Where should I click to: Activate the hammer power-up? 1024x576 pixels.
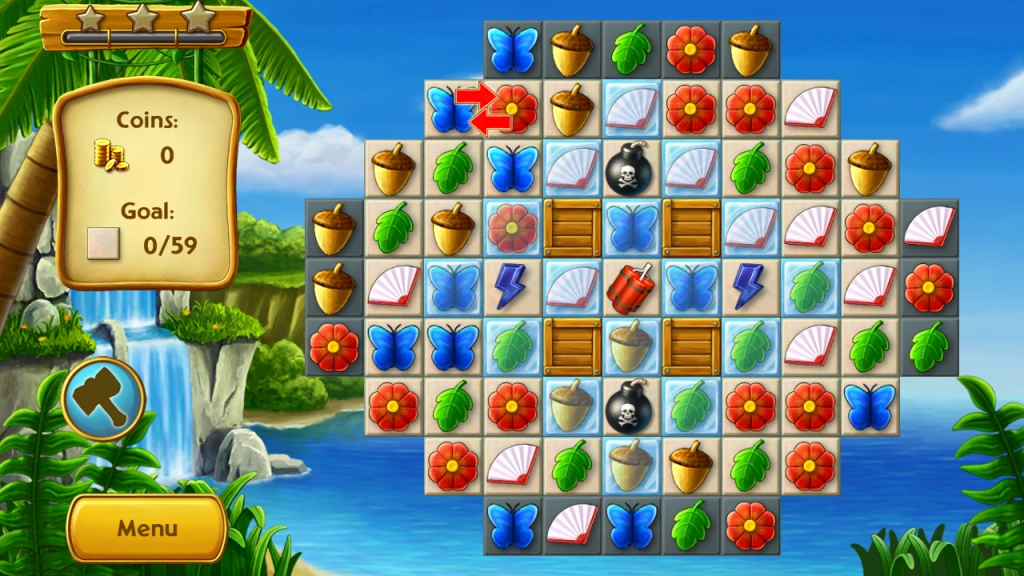(104, 400)
